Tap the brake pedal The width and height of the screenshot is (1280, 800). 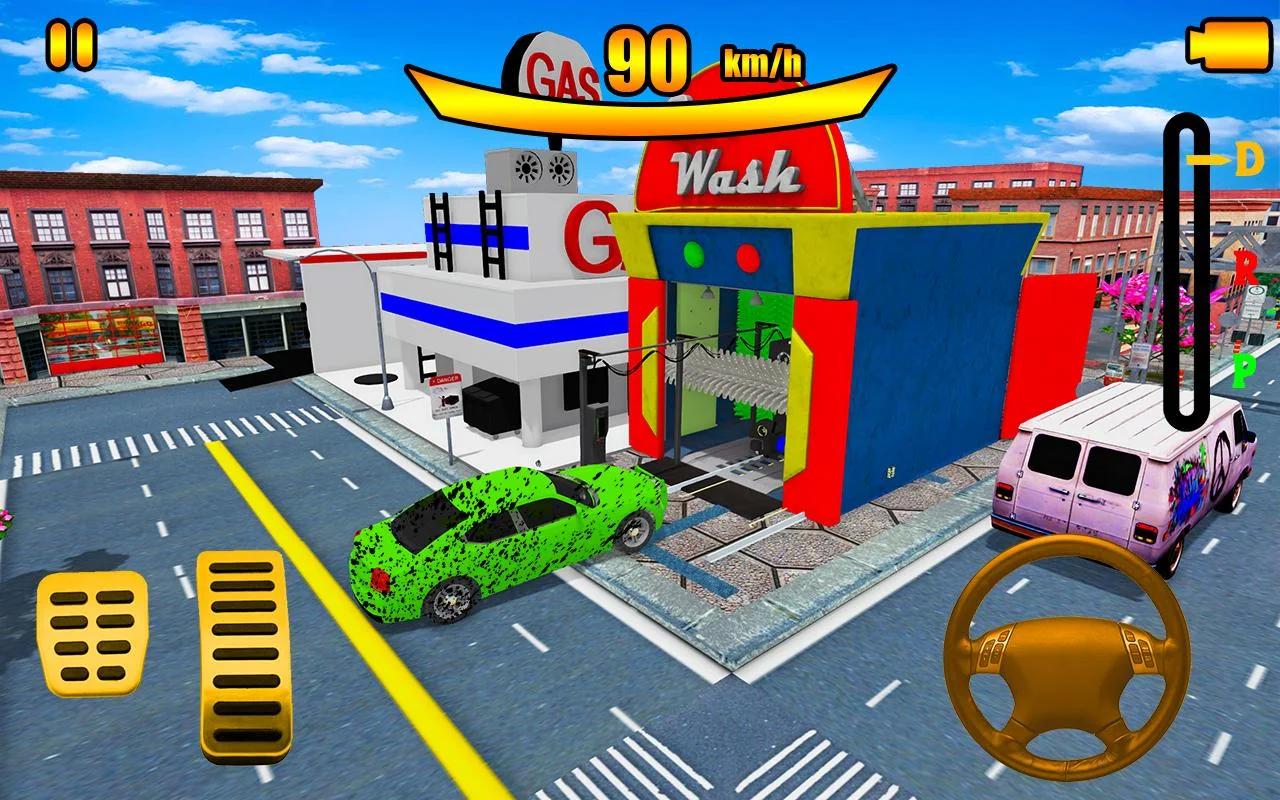91,633
